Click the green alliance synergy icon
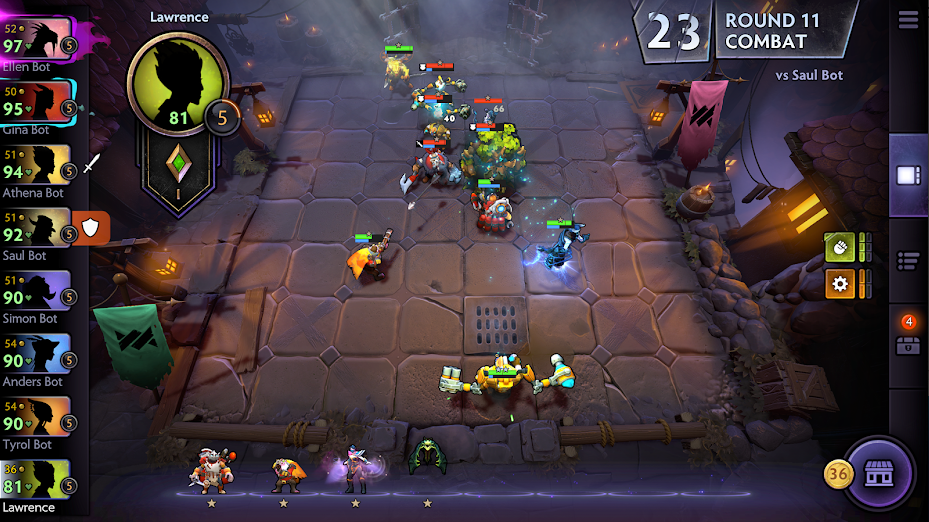 (x=839, y=246)
